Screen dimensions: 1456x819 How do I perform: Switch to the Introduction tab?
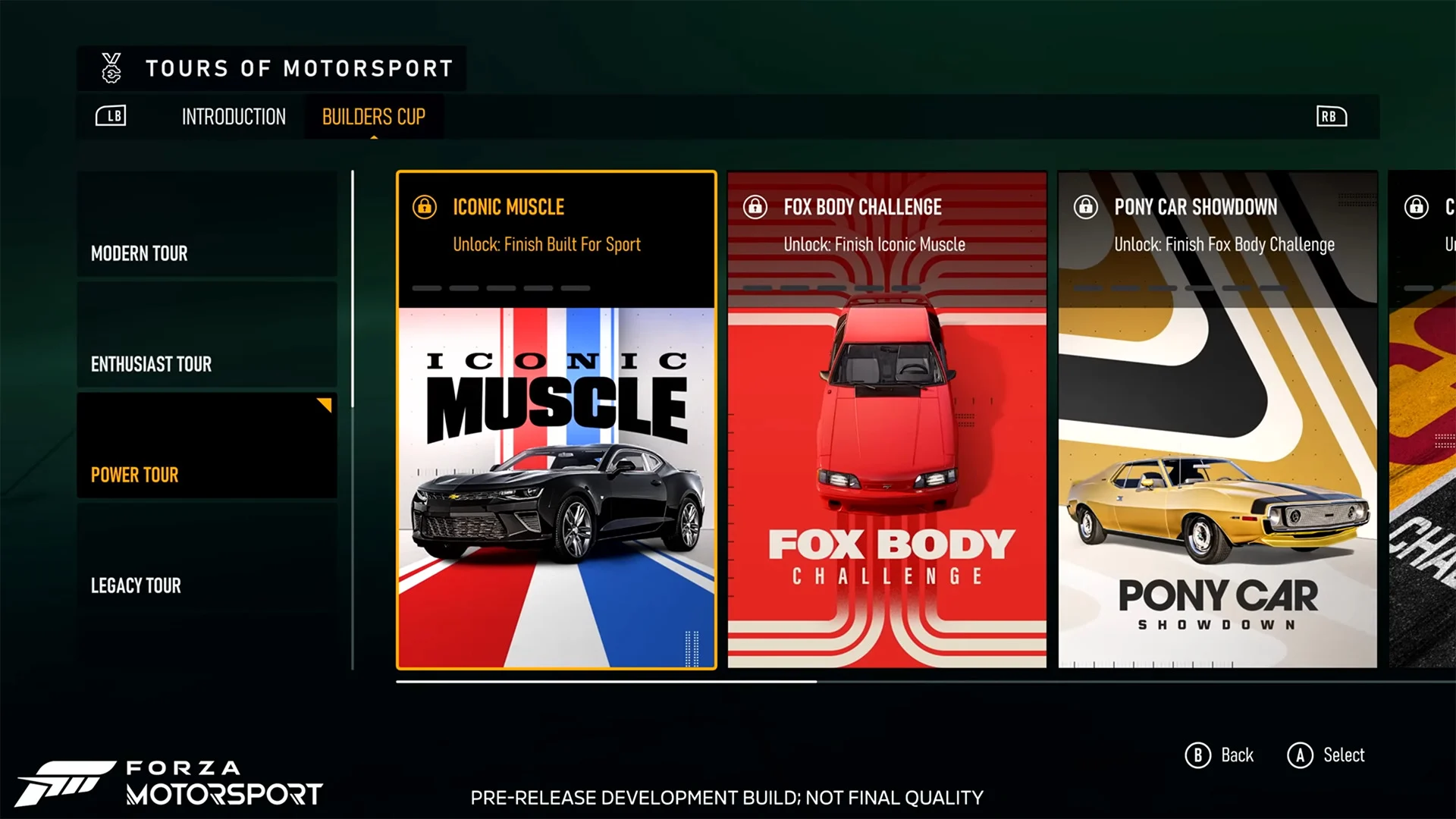coord(234,117)
